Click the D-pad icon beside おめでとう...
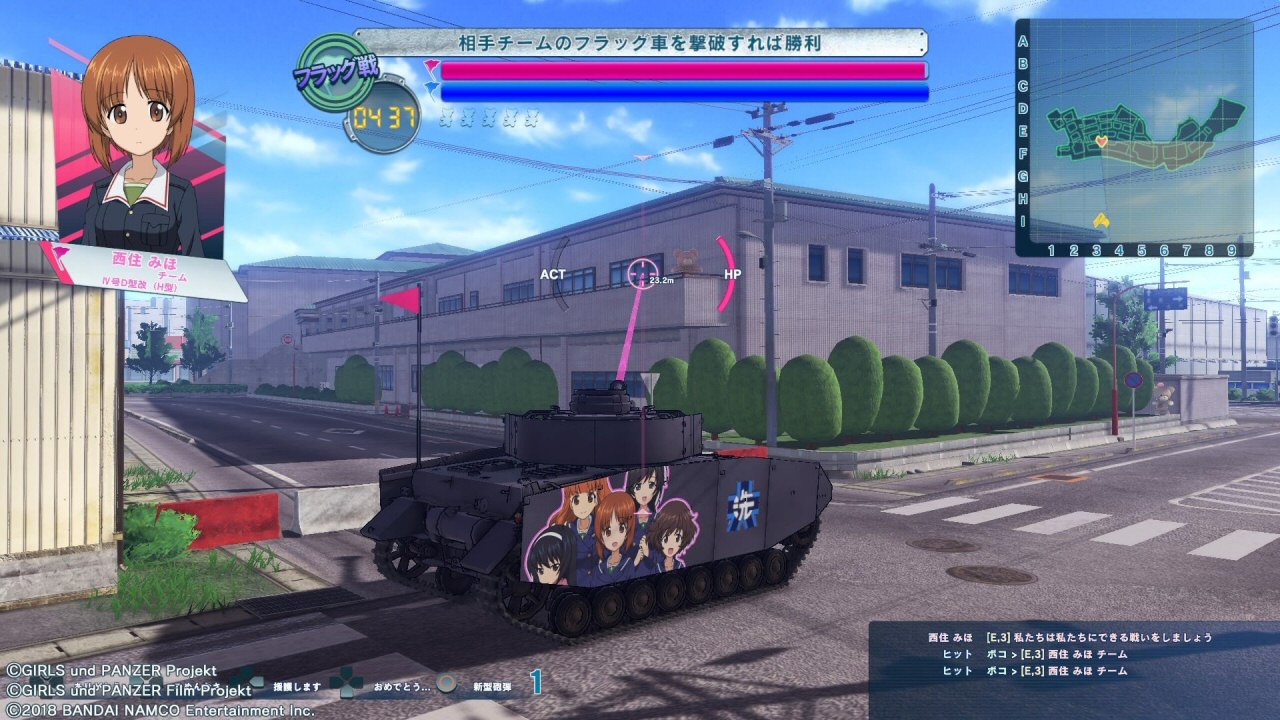 [x=347, y=683]
